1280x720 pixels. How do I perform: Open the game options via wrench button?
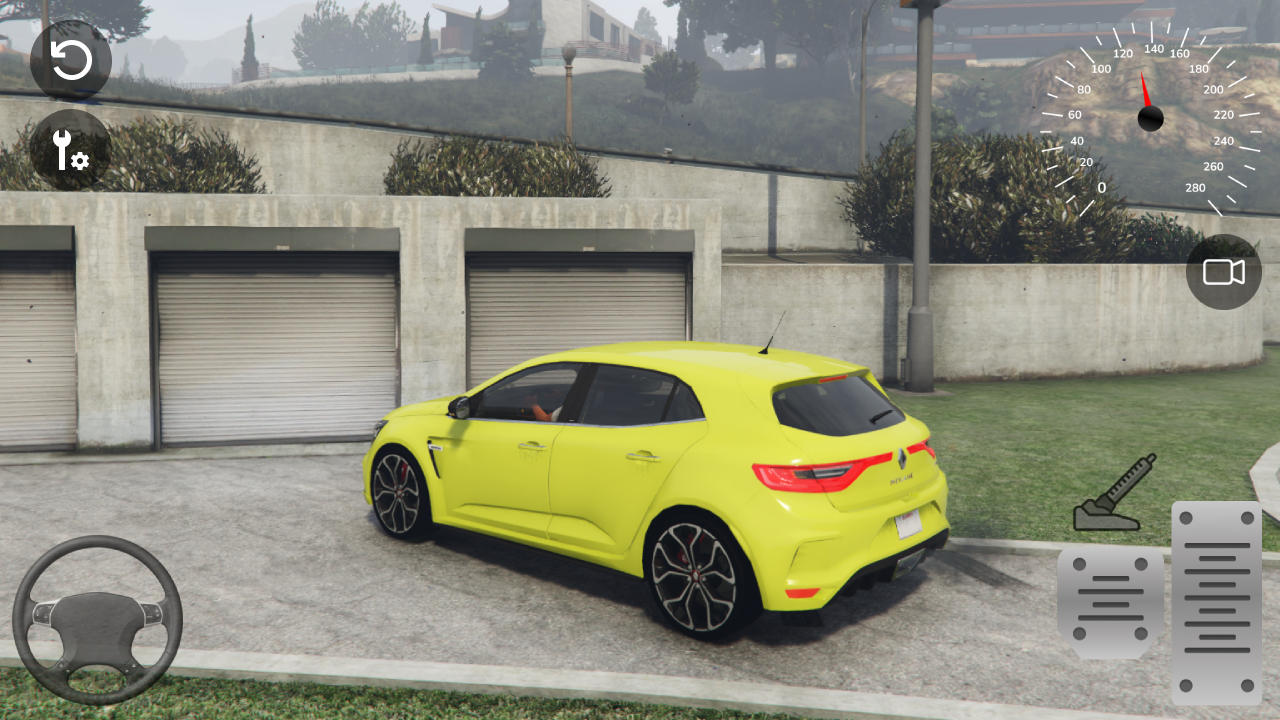click(70, 150)
